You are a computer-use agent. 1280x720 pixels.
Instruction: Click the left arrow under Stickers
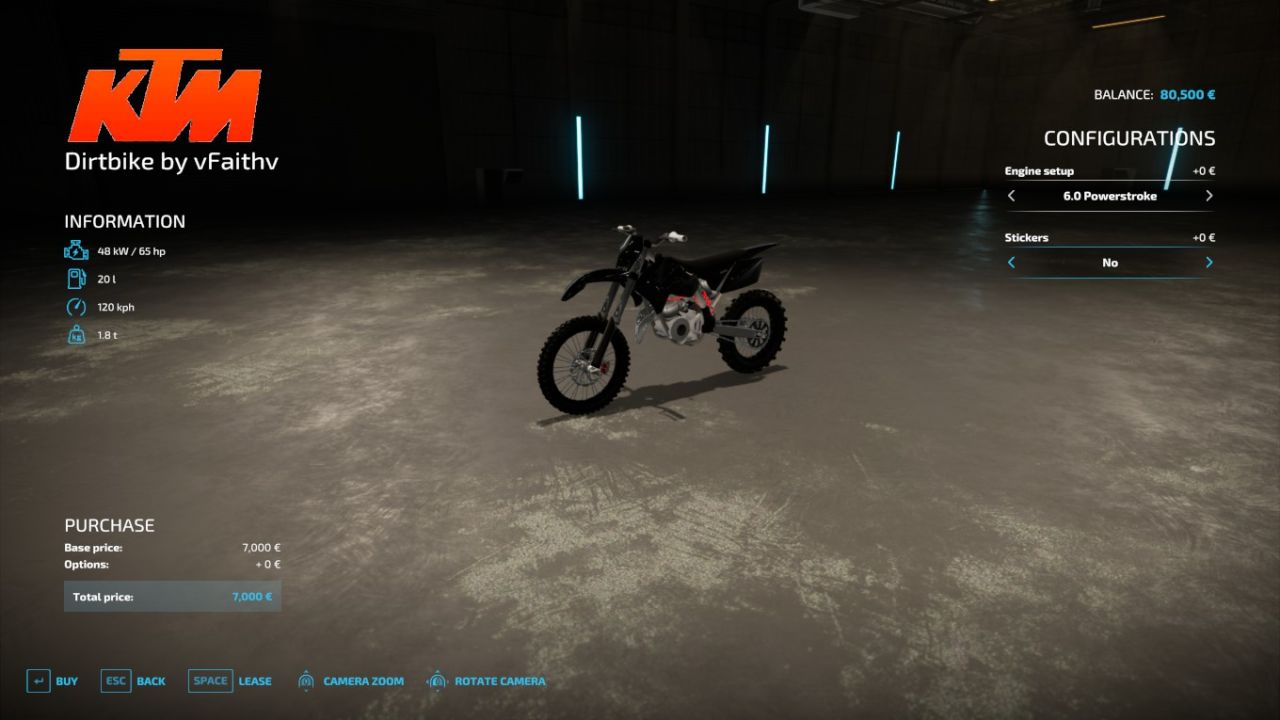[1011, 262]
